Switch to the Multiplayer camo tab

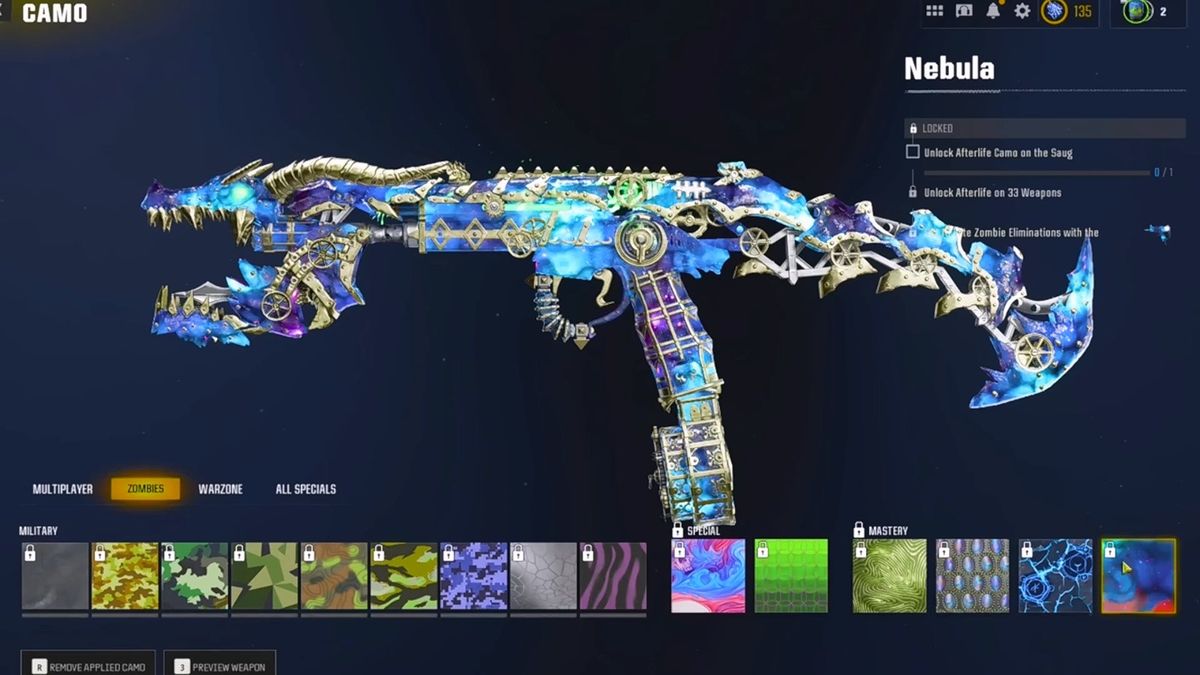(62, 489)
